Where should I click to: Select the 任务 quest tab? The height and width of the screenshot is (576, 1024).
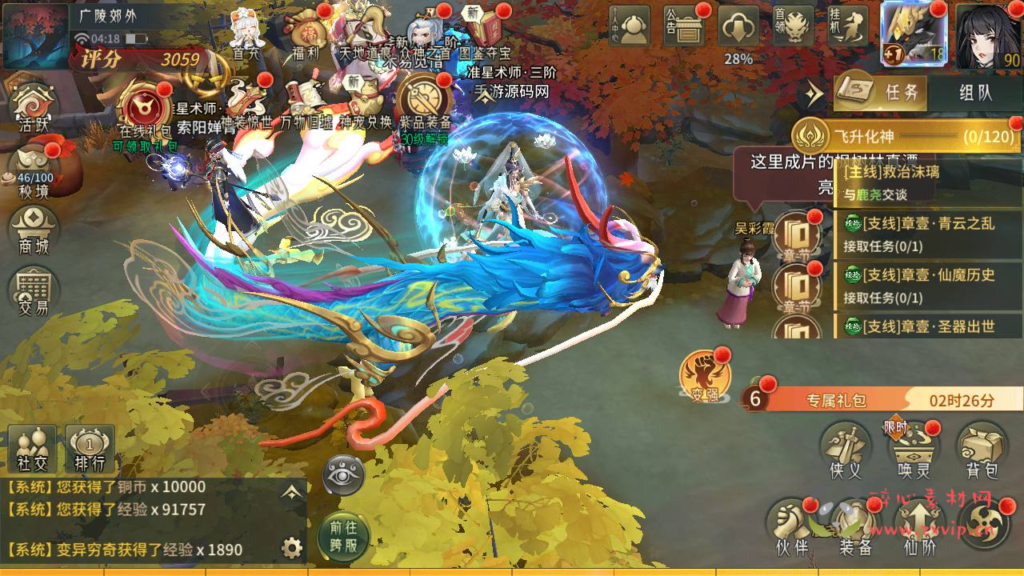tap(879, 93)
